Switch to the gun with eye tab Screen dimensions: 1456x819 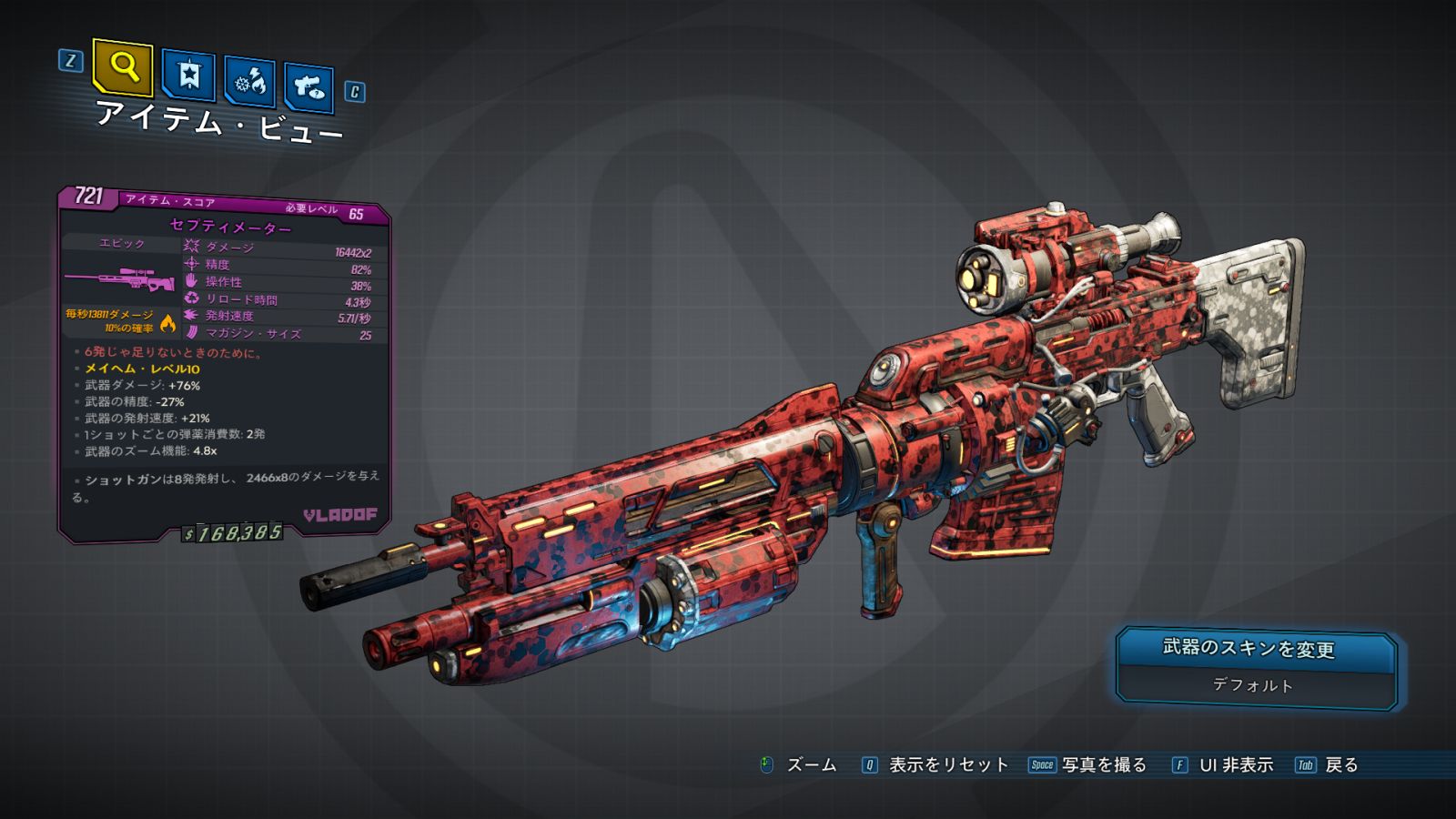click(309, 87)
